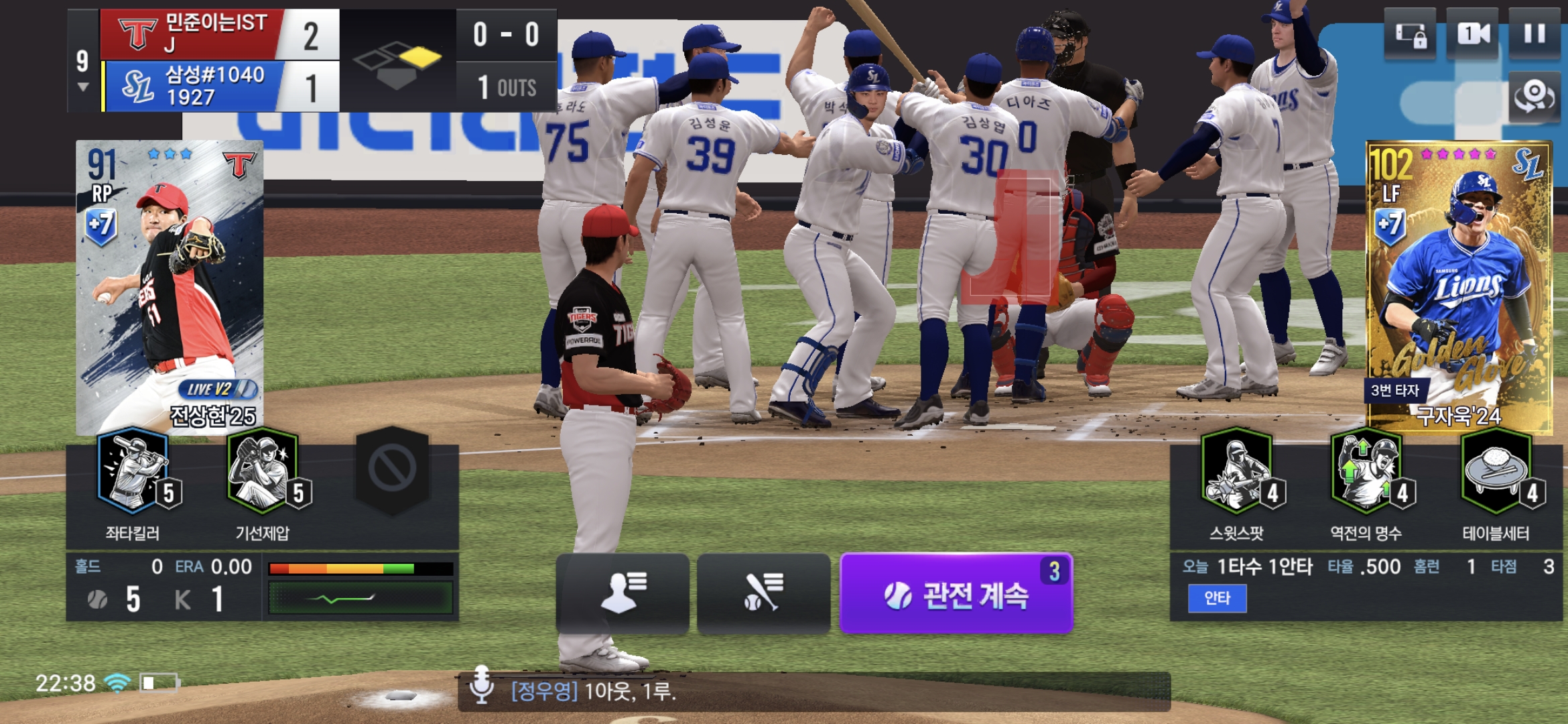View batter 구자욱'24 Golden Glove card
The image size is (1568, 724).
pos(1459,287)
